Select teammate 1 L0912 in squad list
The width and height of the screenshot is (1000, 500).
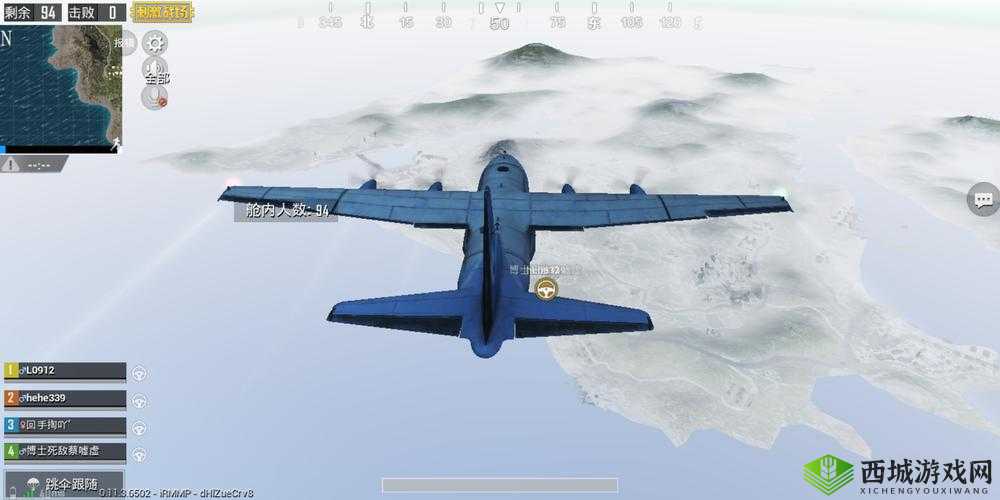pyautogui.click(x=65, y=371)
